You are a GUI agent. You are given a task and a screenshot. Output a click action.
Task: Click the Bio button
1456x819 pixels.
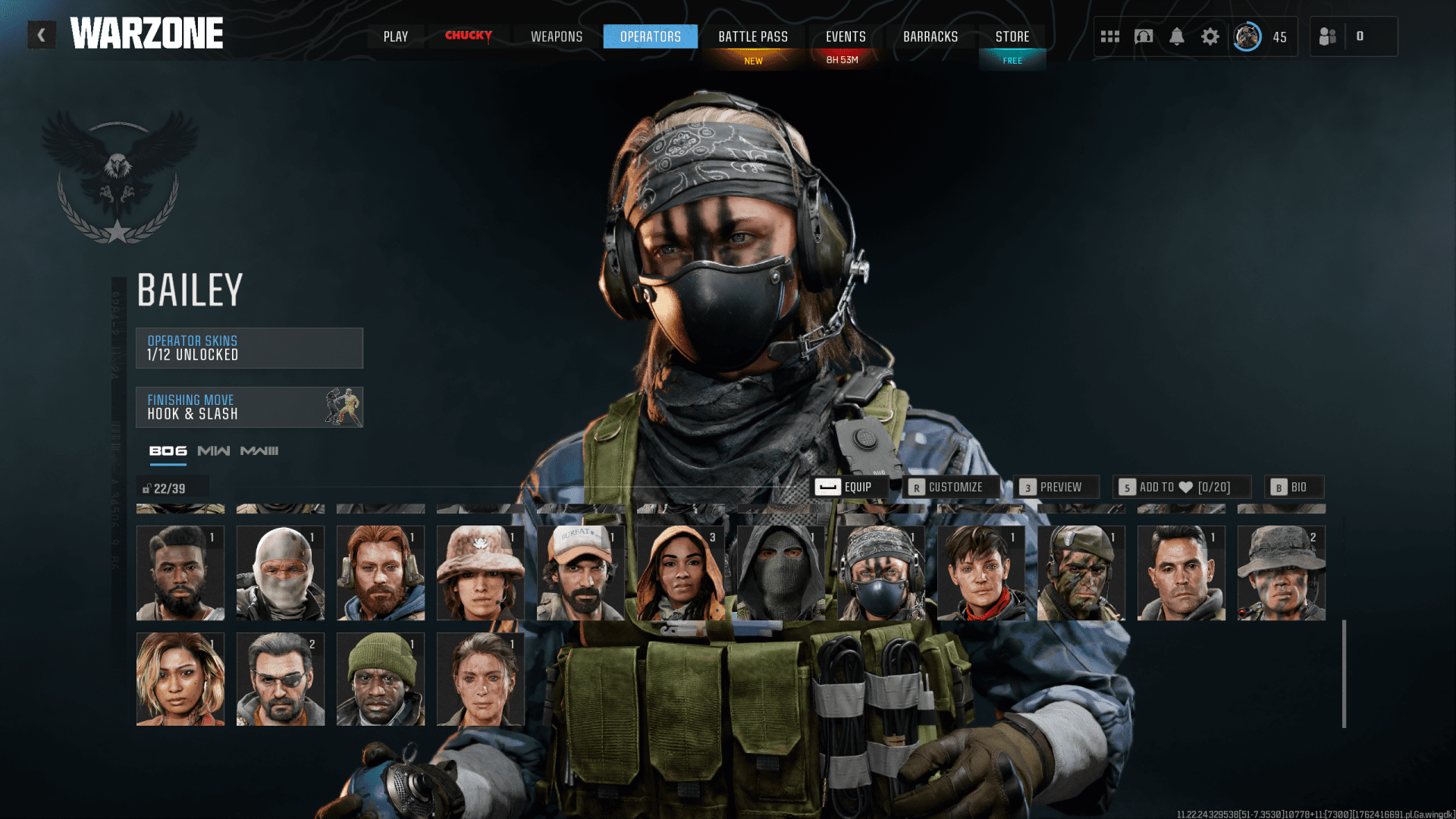pos(1294,487)
